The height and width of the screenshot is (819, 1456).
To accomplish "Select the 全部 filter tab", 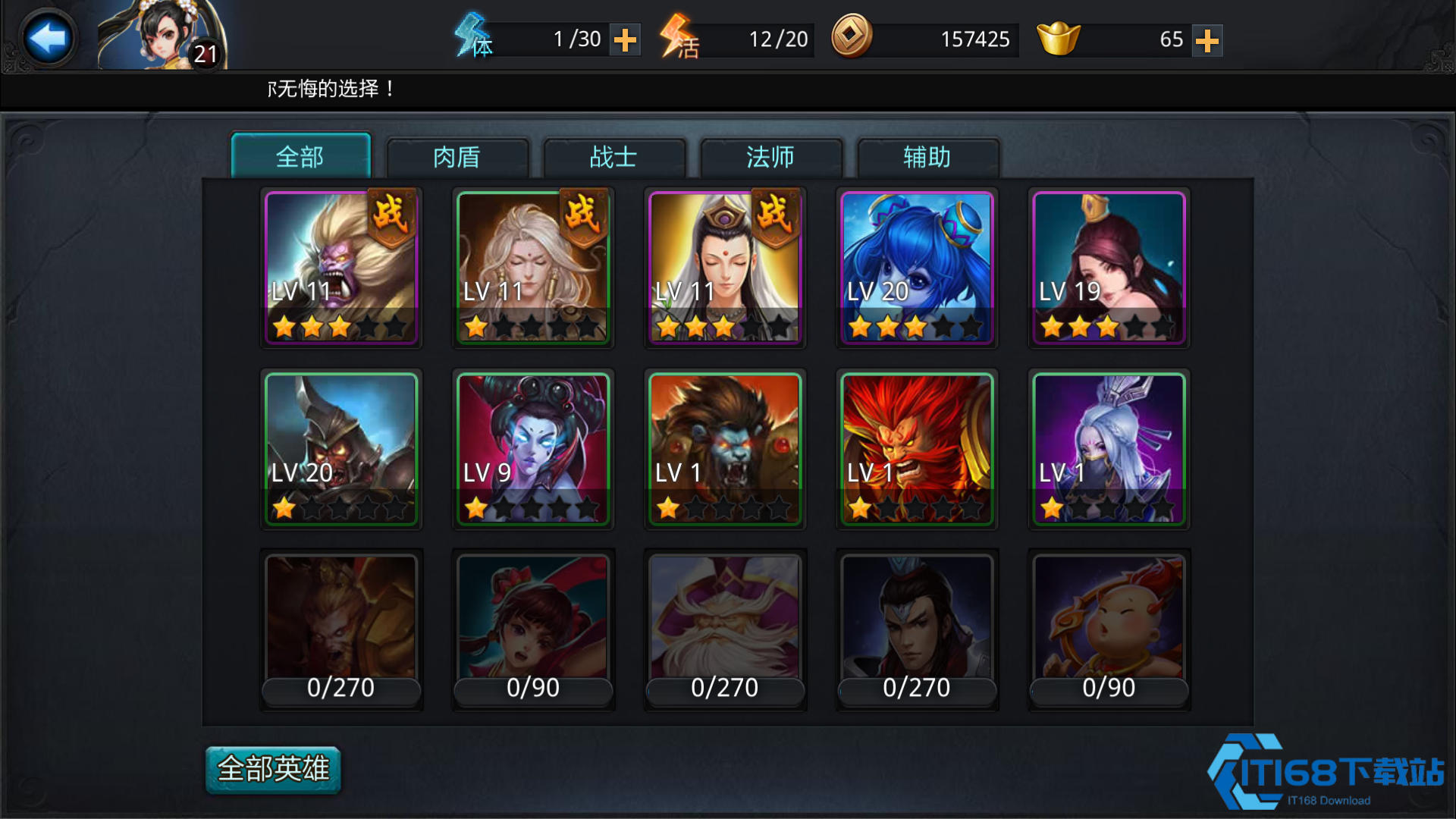I will pyautogui.click(x=301, y=157).
